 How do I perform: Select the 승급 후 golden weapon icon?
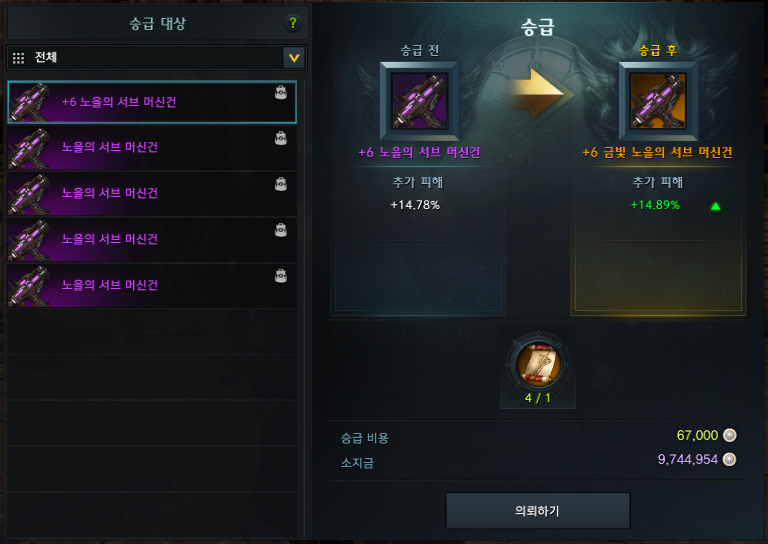click(x=657, y=101)
